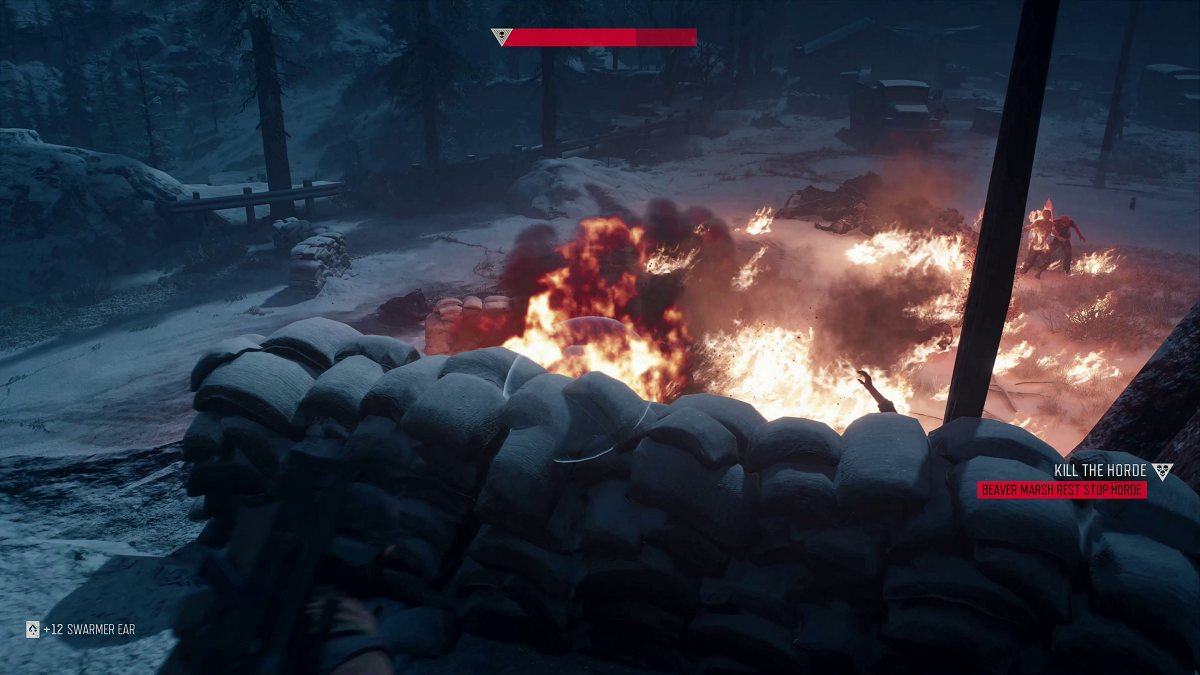This screenshot has width=1200, height=675.
Task: Click the horde emblem left of the red bar
Action: 502,37
